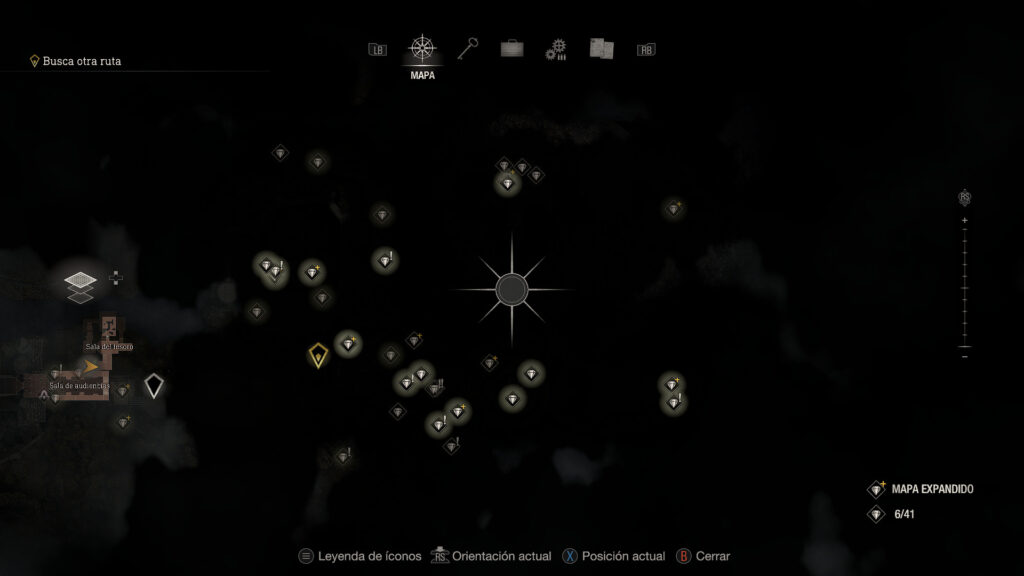Viewport: 1024px width, 576px height.
Task: Open the key items tab
Action: click(x=468, y=48)
